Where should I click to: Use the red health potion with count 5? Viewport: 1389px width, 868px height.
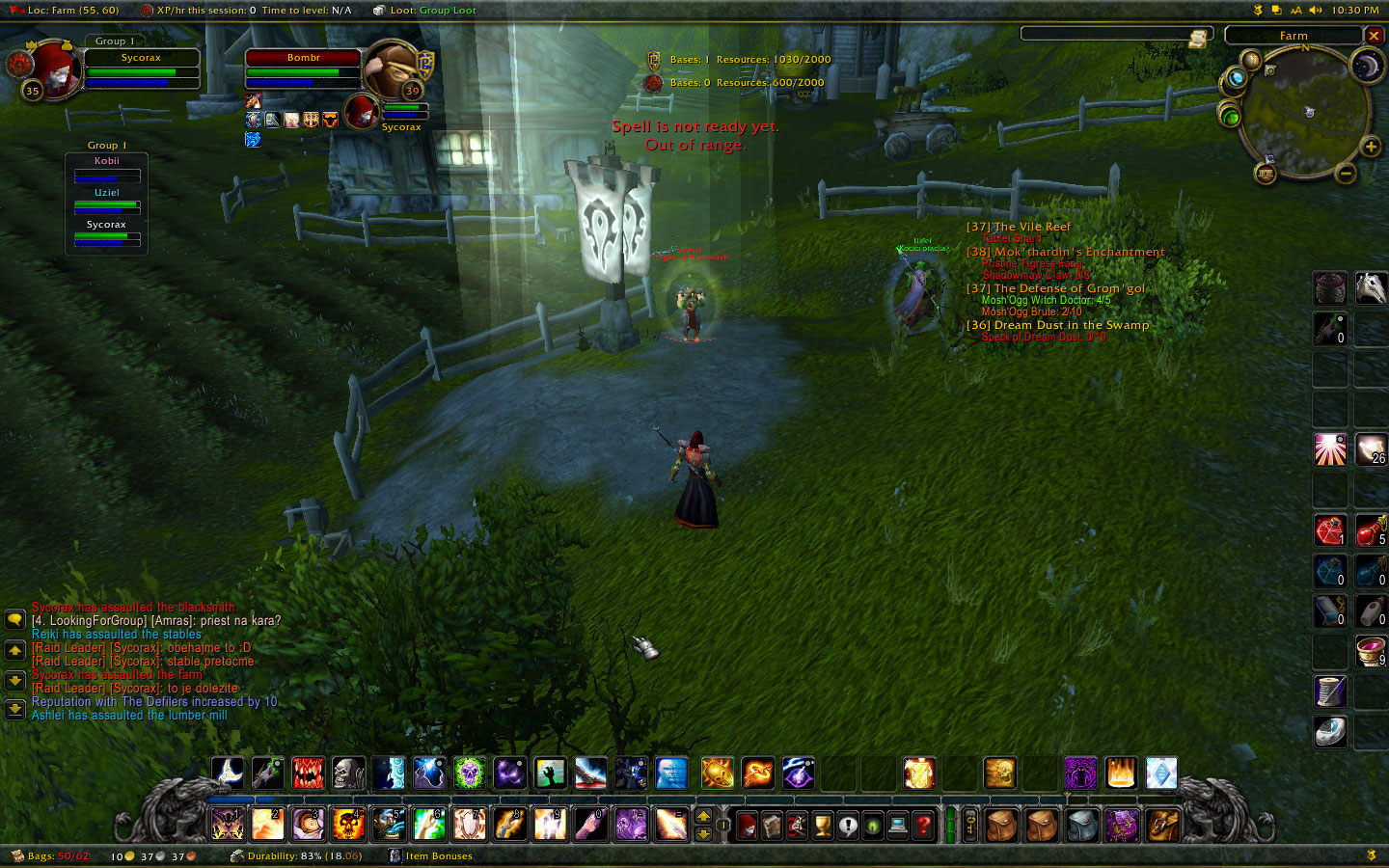pyautogui.click(x=1371, y=530)
